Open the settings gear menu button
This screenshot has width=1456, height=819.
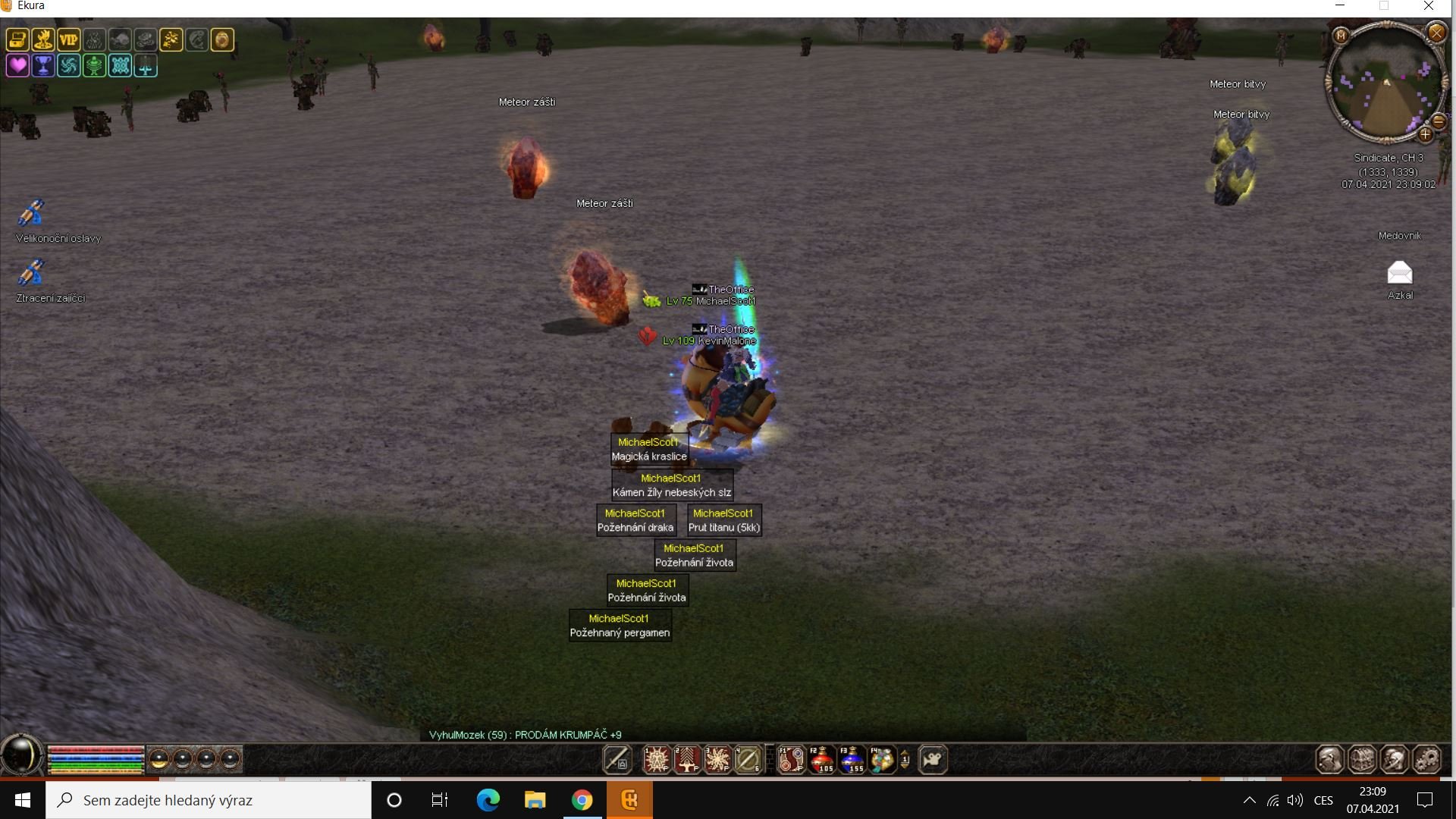(1426, 759)
